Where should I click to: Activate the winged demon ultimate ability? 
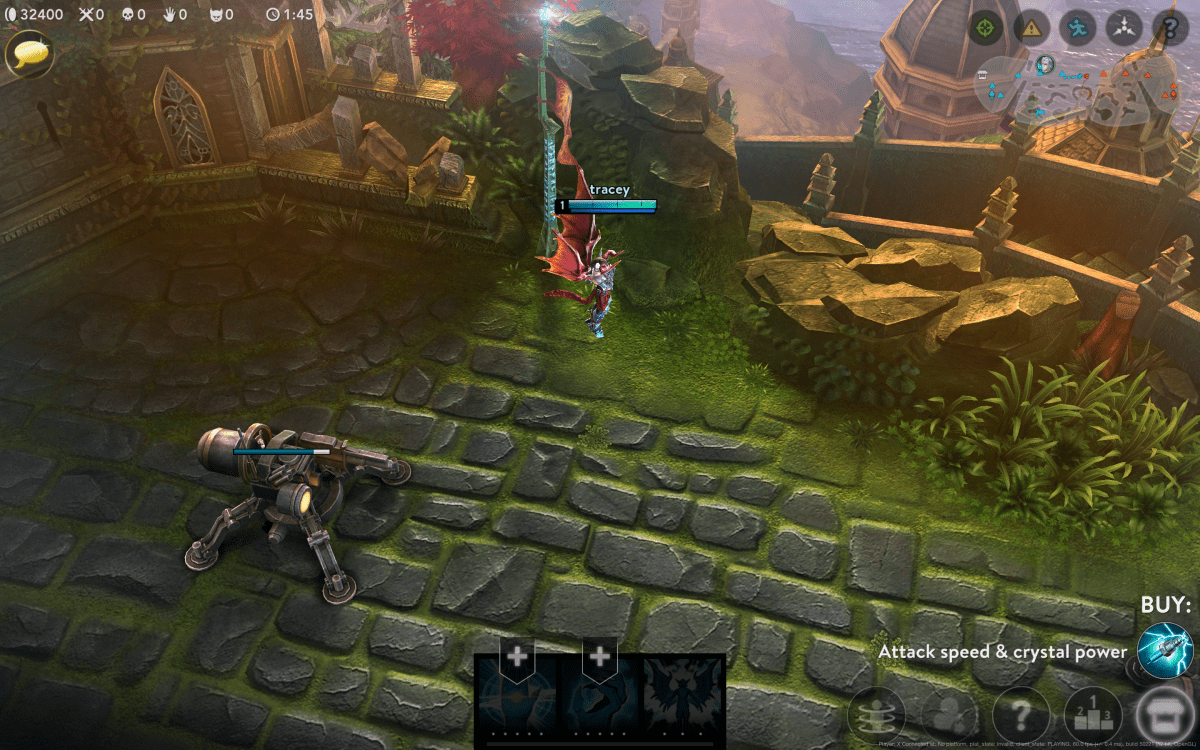click(x=682, y=700)
